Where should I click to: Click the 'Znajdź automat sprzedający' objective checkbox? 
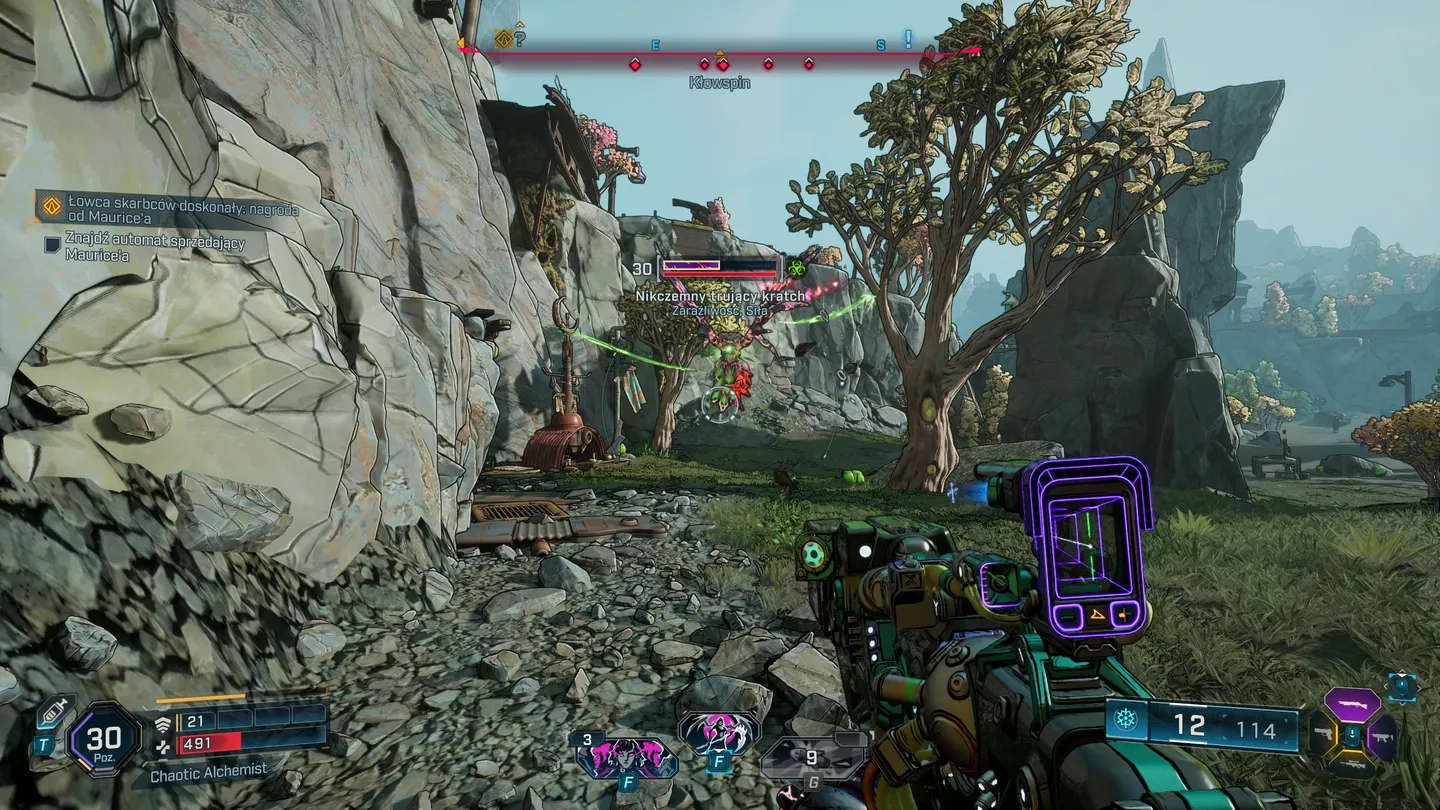tap(52, 243)
